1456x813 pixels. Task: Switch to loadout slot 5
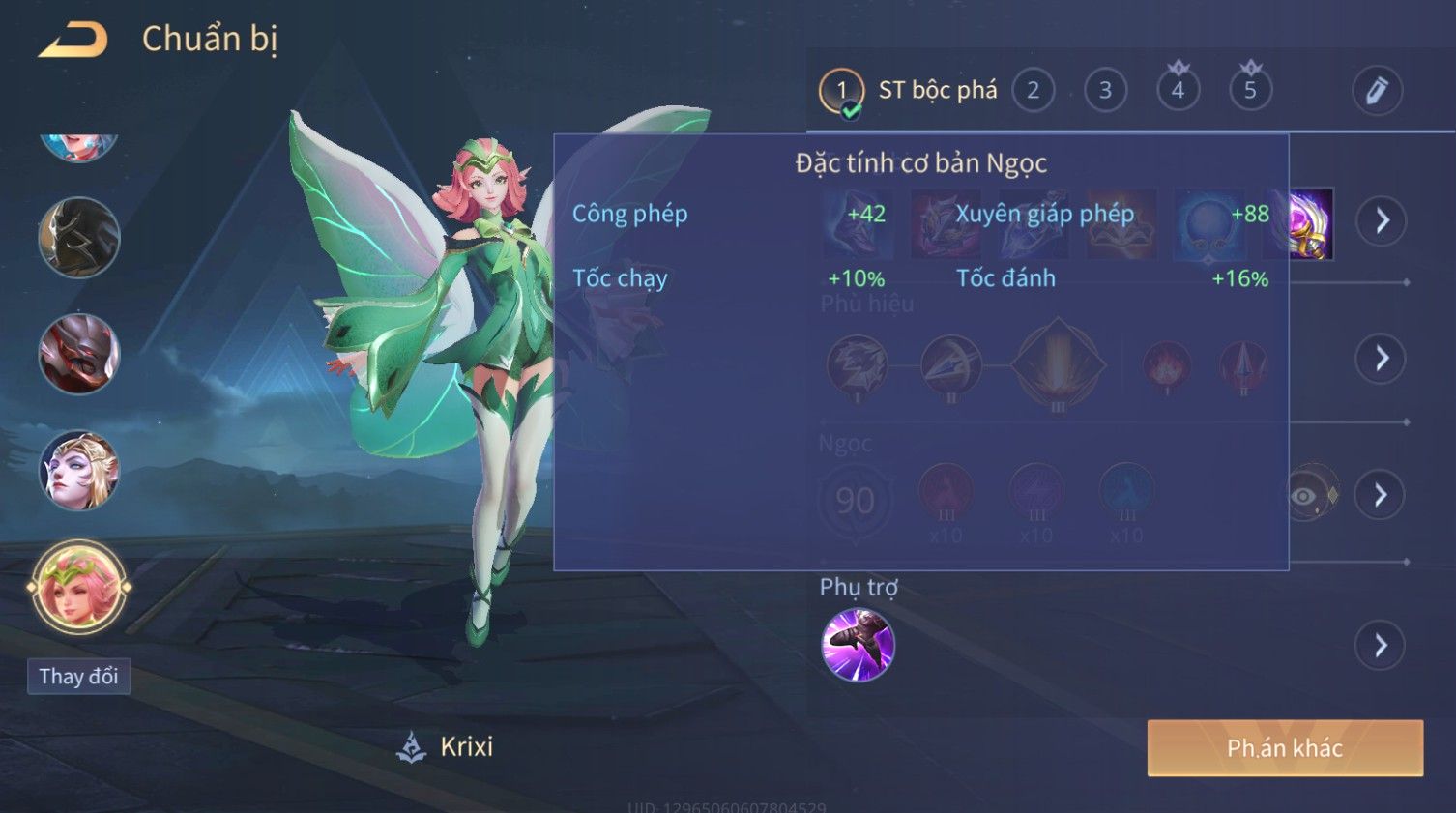tap(1250, 91)
